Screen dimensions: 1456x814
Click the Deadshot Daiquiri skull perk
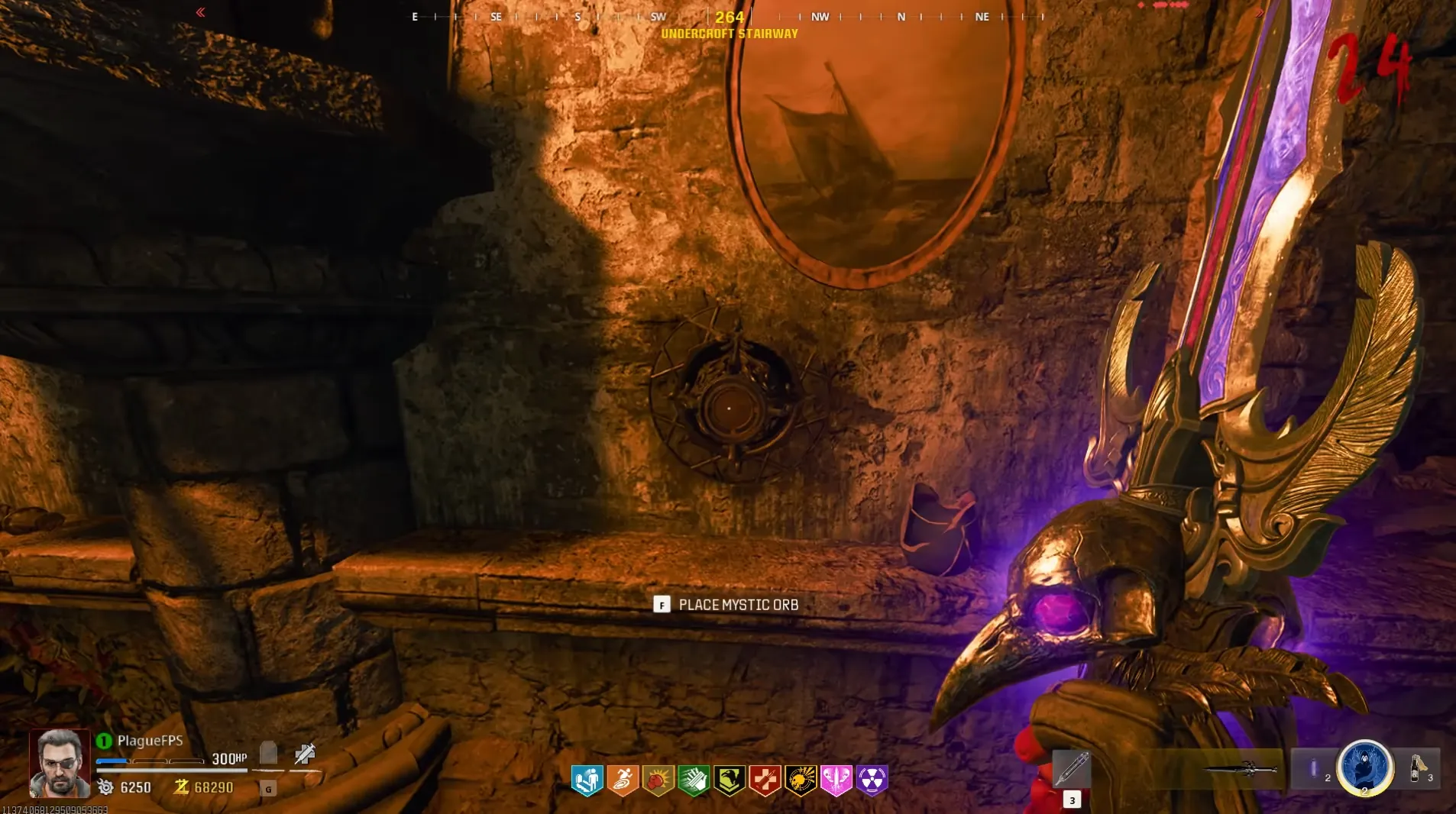[801, 780]
